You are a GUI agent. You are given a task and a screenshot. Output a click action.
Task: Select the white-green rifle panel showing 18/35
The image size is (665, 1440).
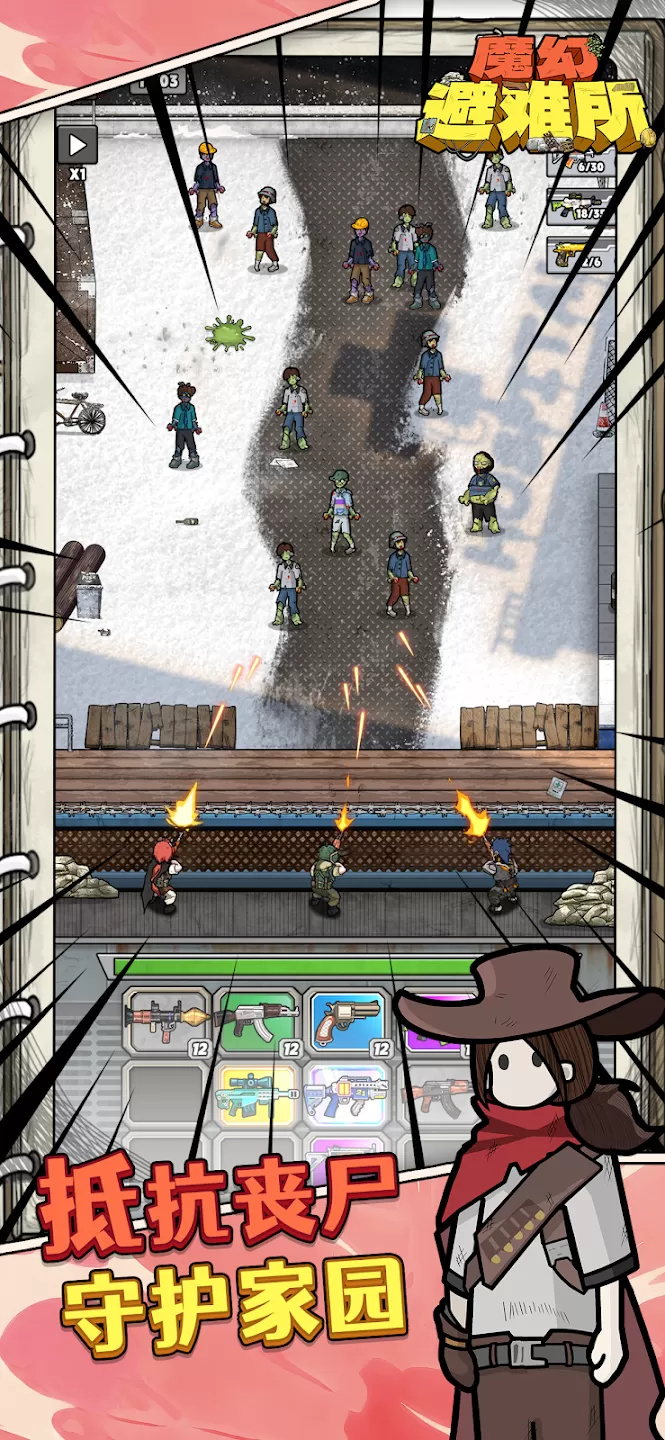[x=578, y=204]
